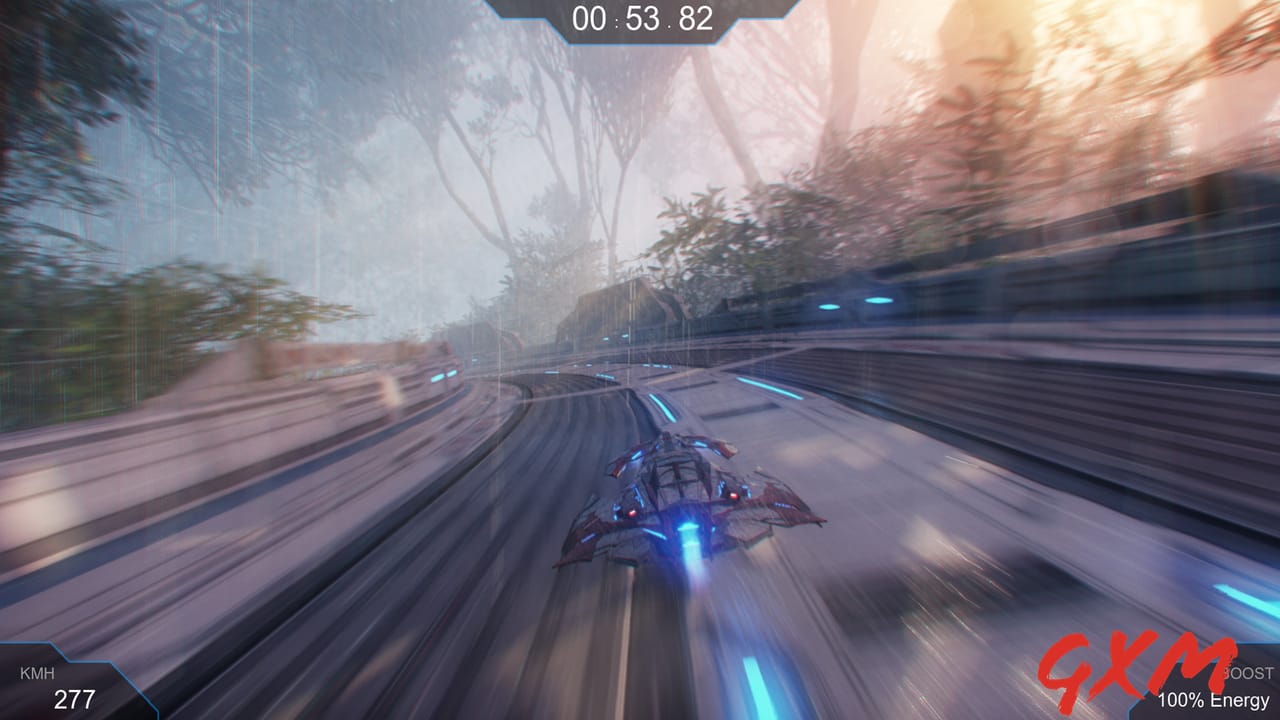Toggle the speedometer panel visibility
This screenshot has width=1280, height=720.
pyautogui.click(x=70, y=685)
